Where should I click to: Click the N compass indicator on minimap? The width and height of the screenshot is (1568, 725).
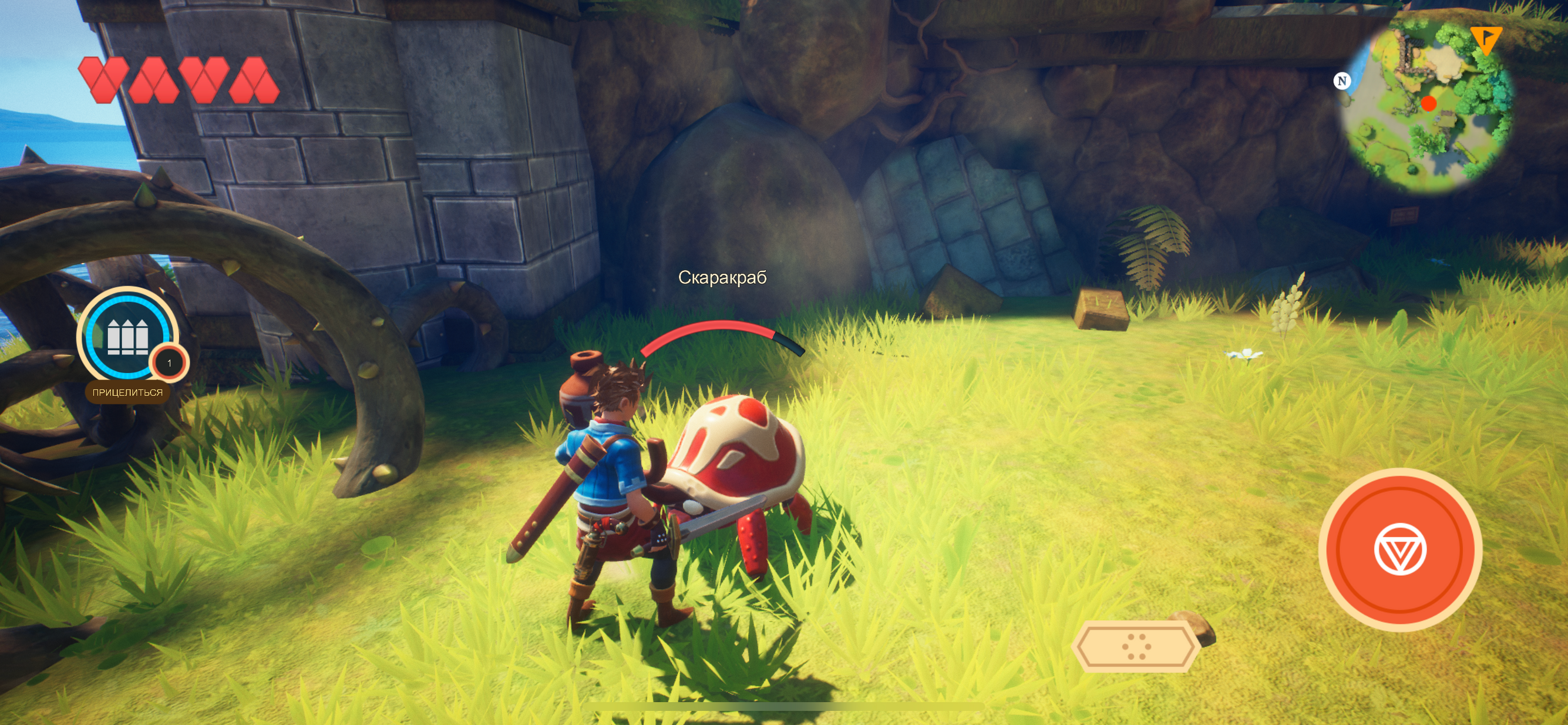coord(1341,81)
